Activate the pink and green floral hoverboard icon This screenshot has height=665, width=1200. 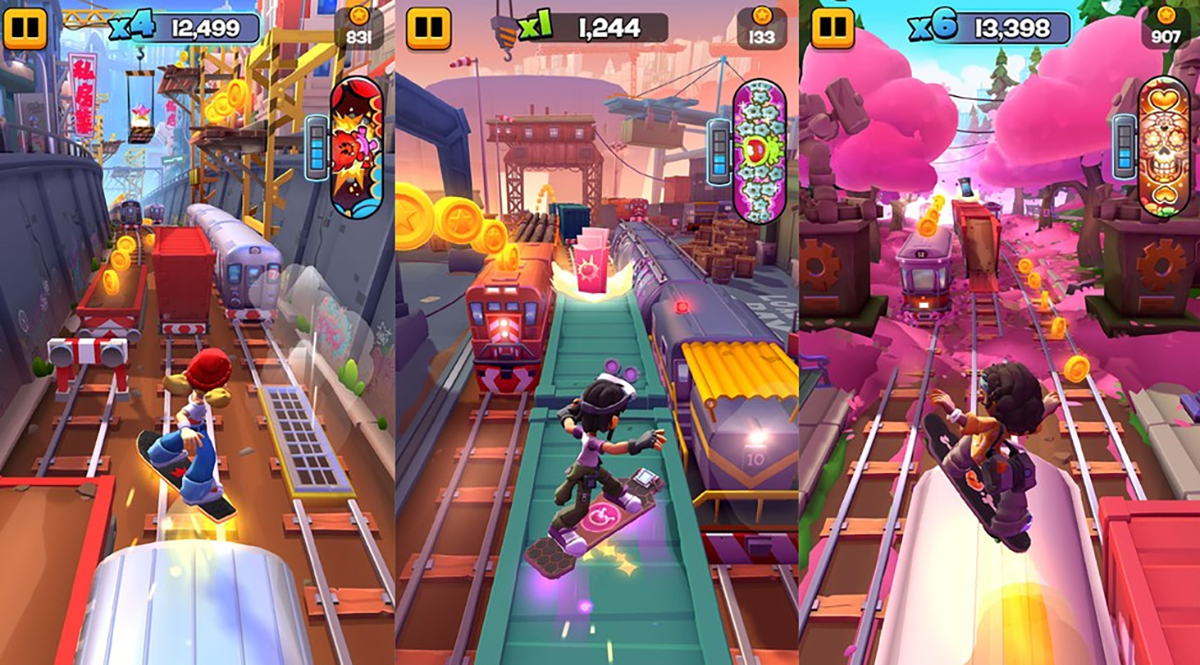759,150
